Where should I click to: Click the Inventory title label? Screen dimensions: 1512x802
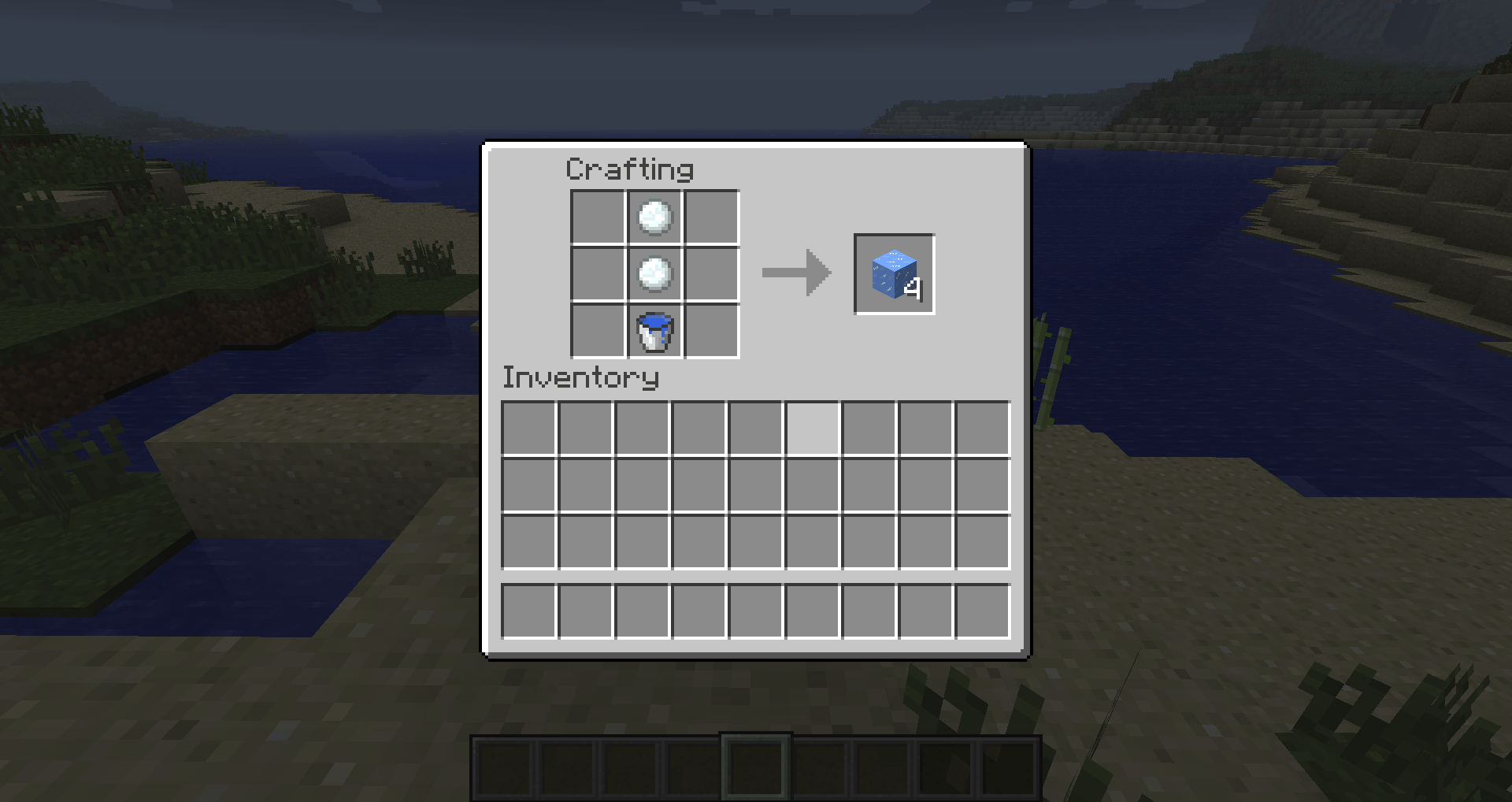[x=580, y=377]
